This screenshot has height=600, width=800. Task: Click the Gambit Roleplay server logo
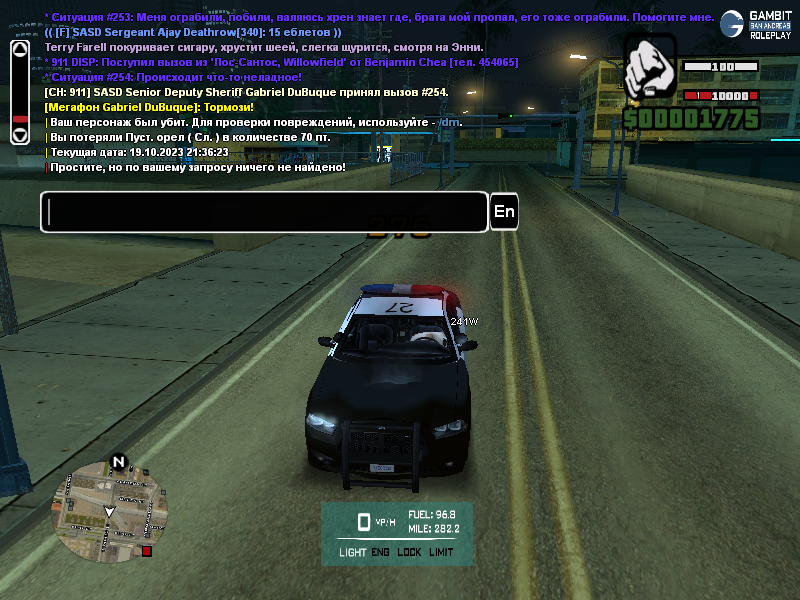[x=759, y=24]
